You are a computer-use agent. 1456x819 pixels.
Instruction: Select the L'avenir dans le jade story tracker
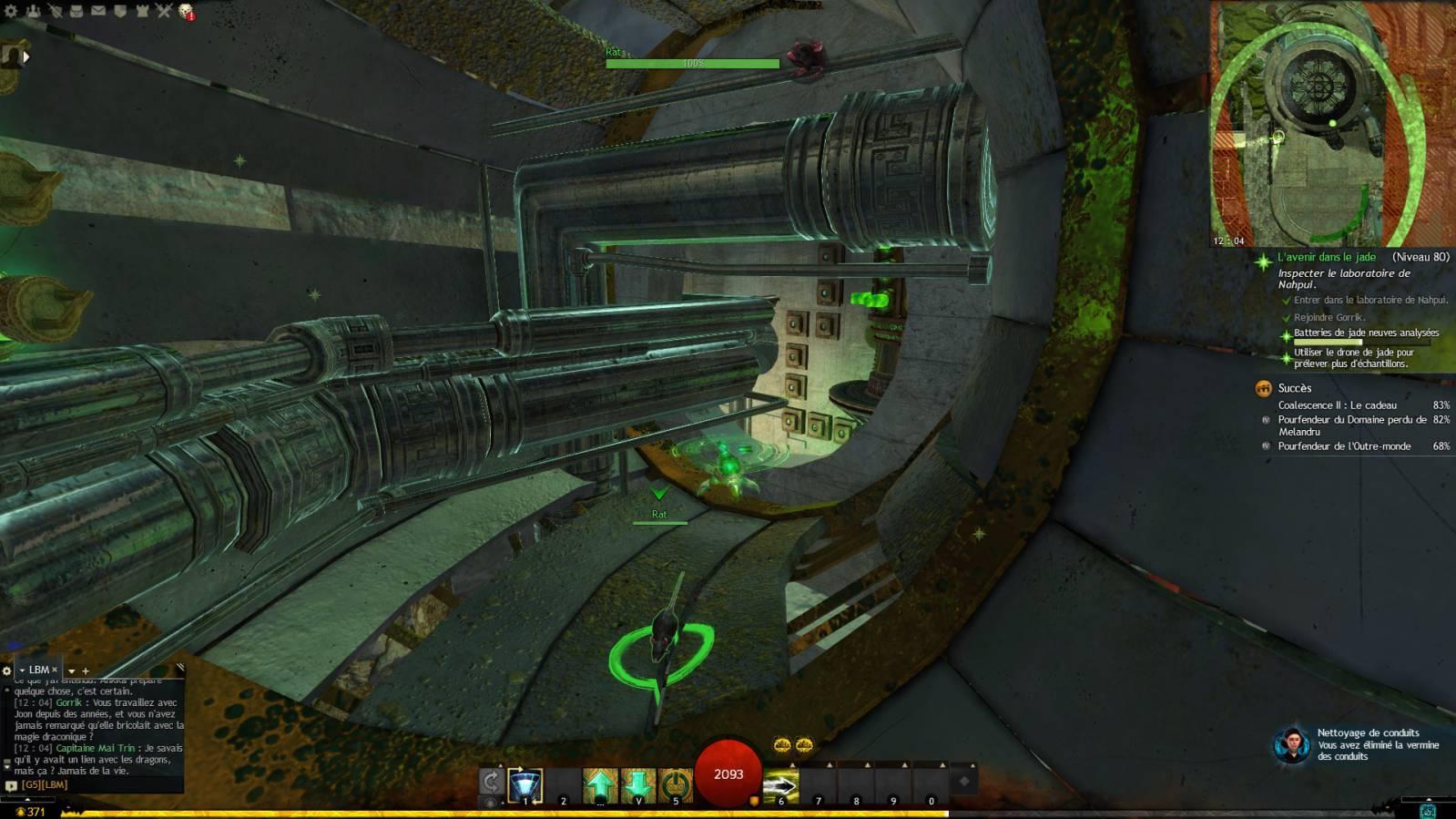click(x=1326, y=258)
